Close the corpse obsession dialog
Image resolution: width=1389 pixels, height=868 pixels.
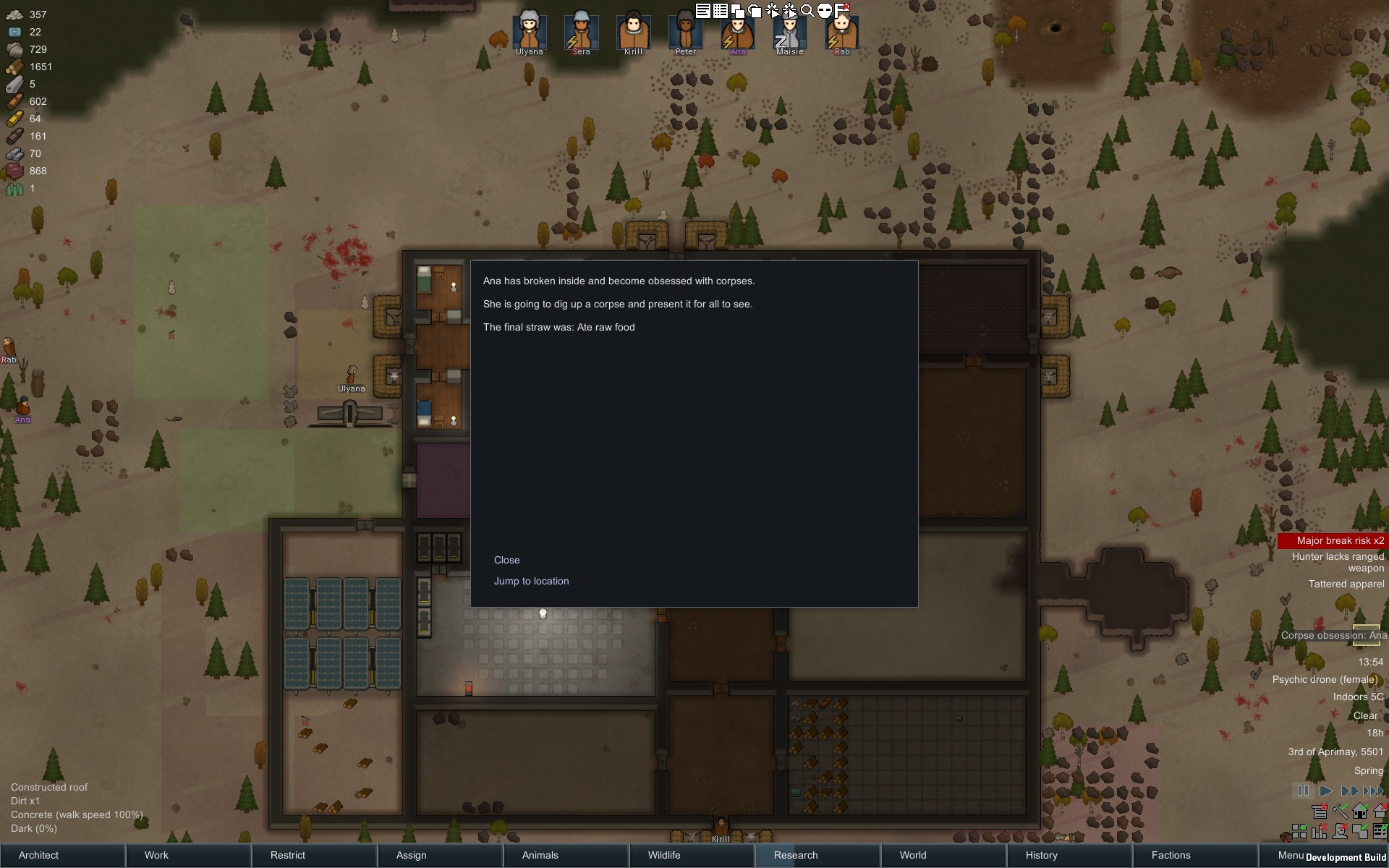(507, 559)
